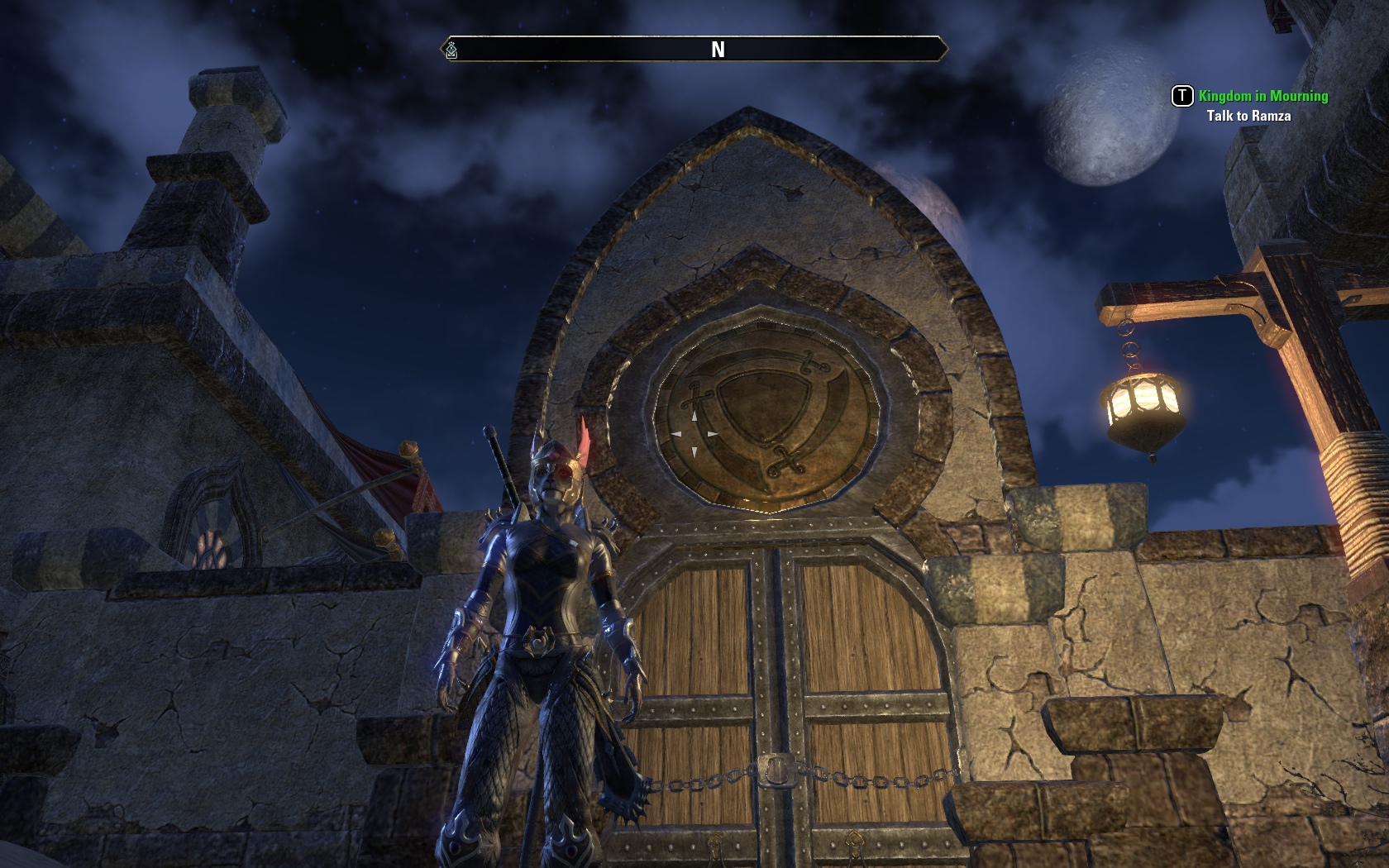Click the compass bar showing North

[x=717, y=50]
